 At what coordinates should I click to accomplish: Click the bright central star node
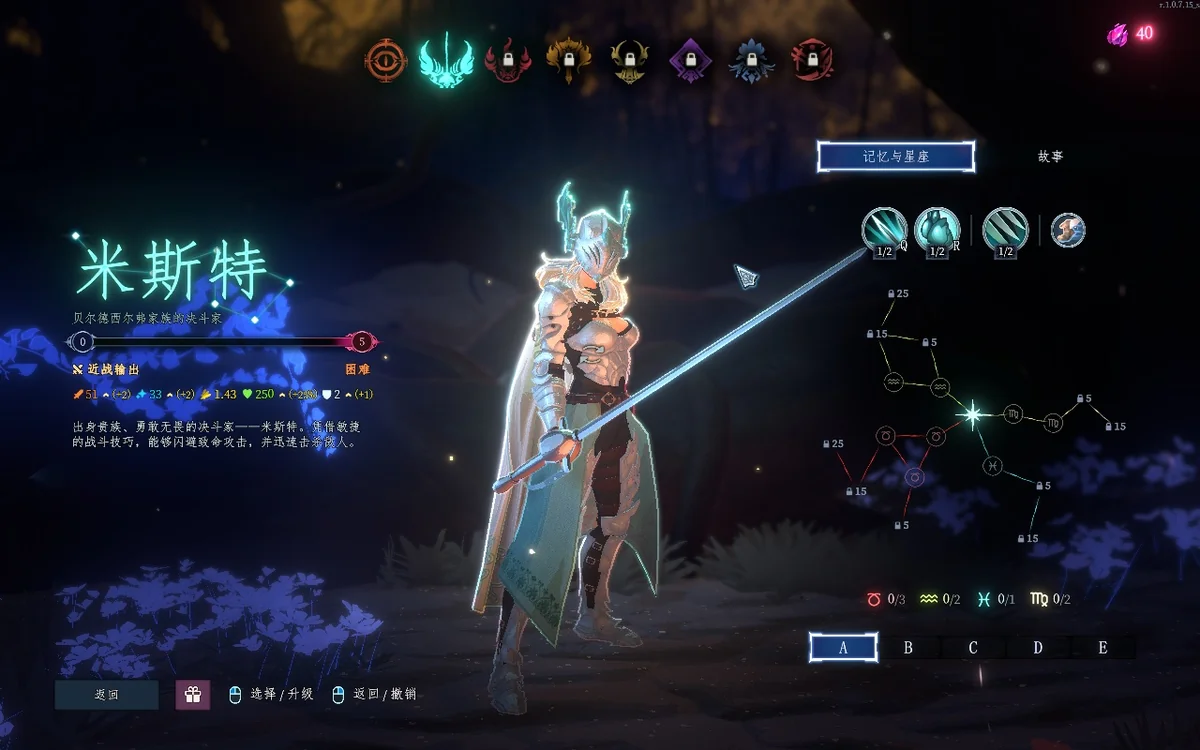coord(970,413)
